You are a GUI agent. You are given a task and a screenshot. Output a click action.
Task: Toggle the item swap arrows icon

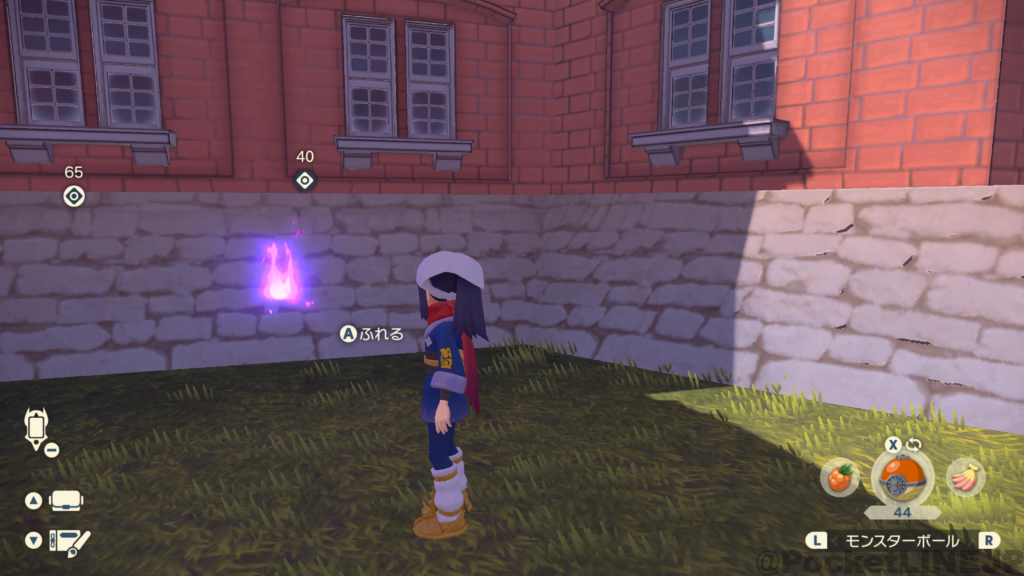(x=912, y=444)
